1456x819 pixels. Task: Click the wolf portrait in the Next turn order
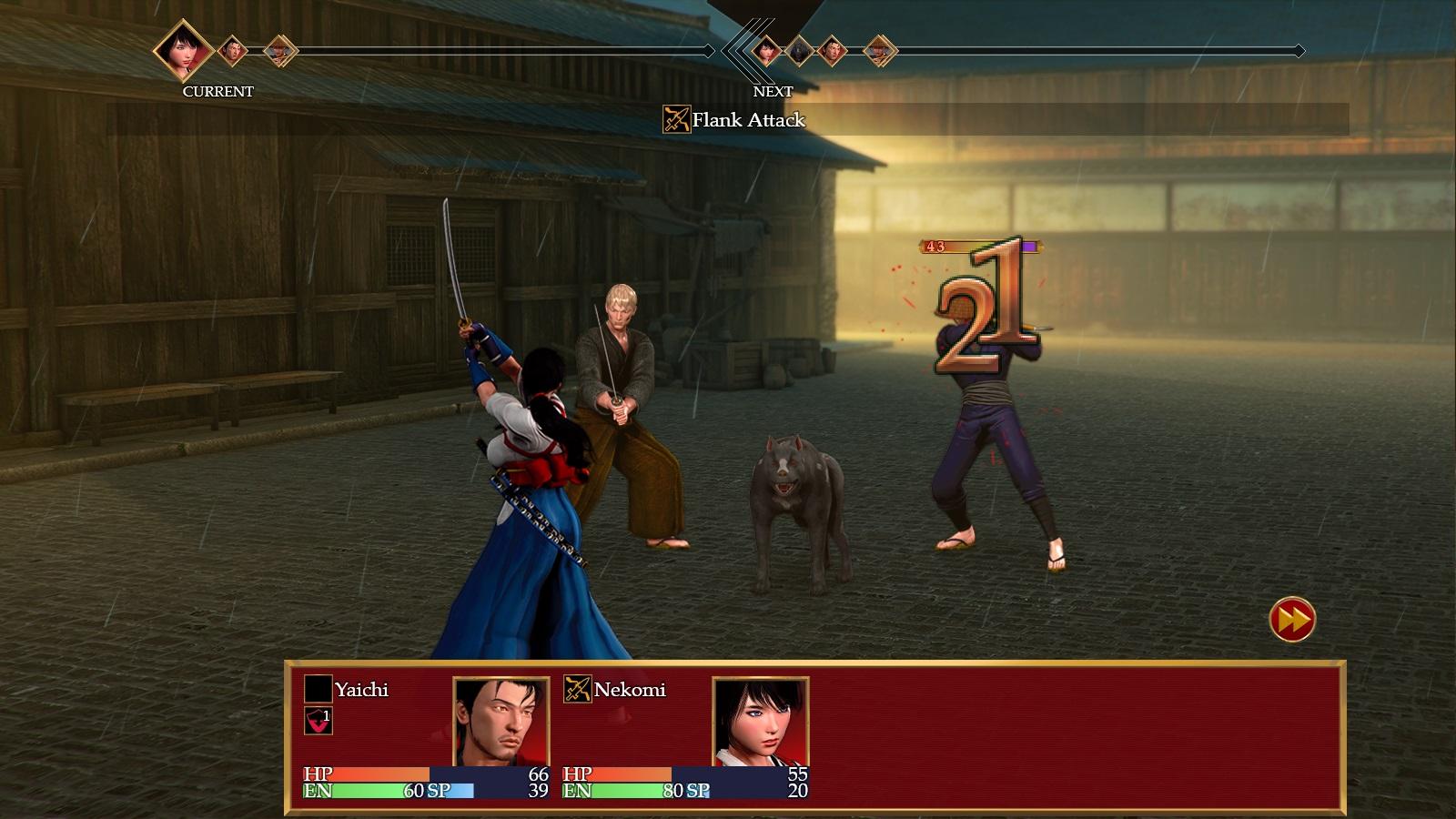[799, 50]
